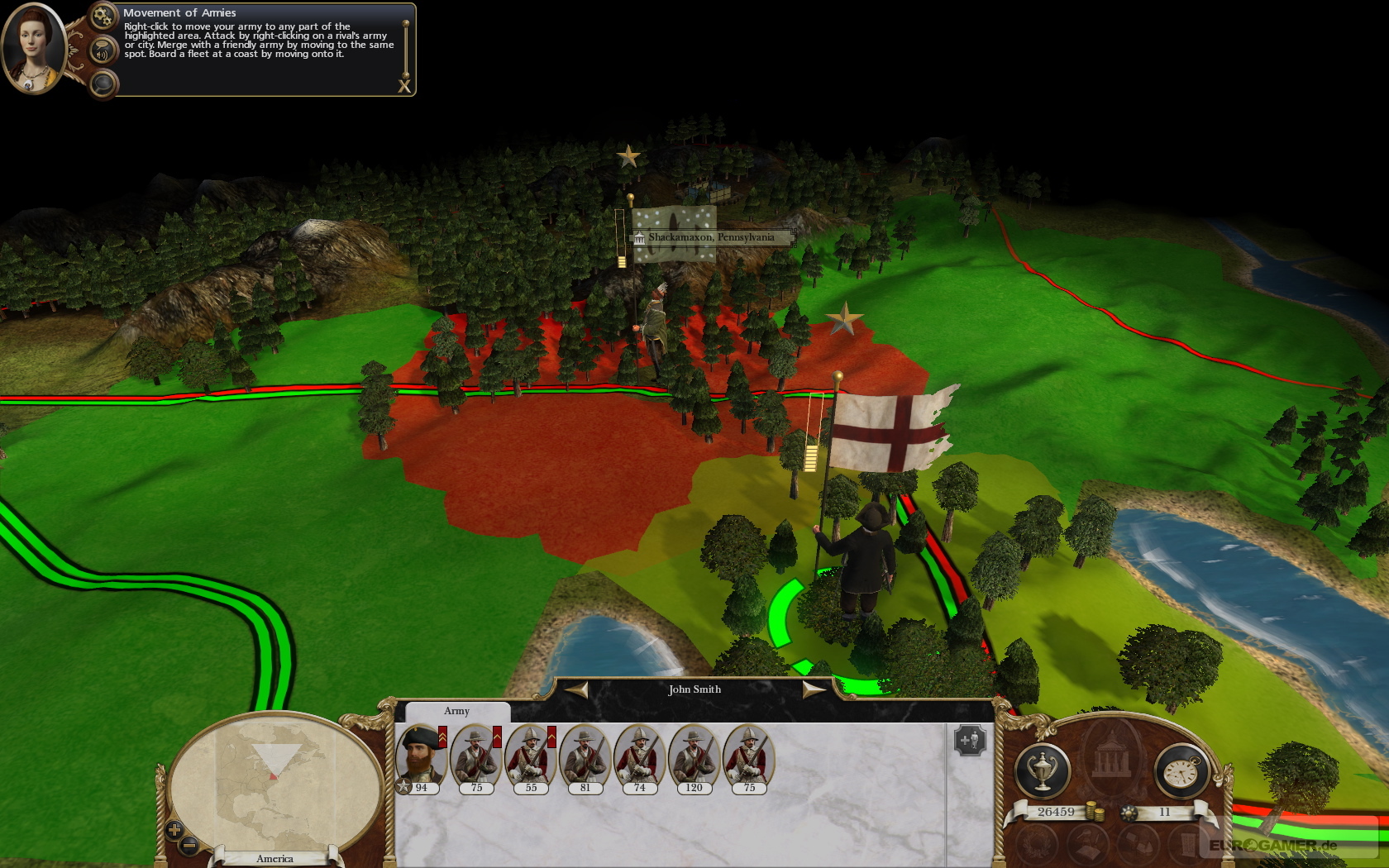Screen dimensions: 1389x868
Task: Pick the unit card with 74 men
Action: (x=640, y=758)
